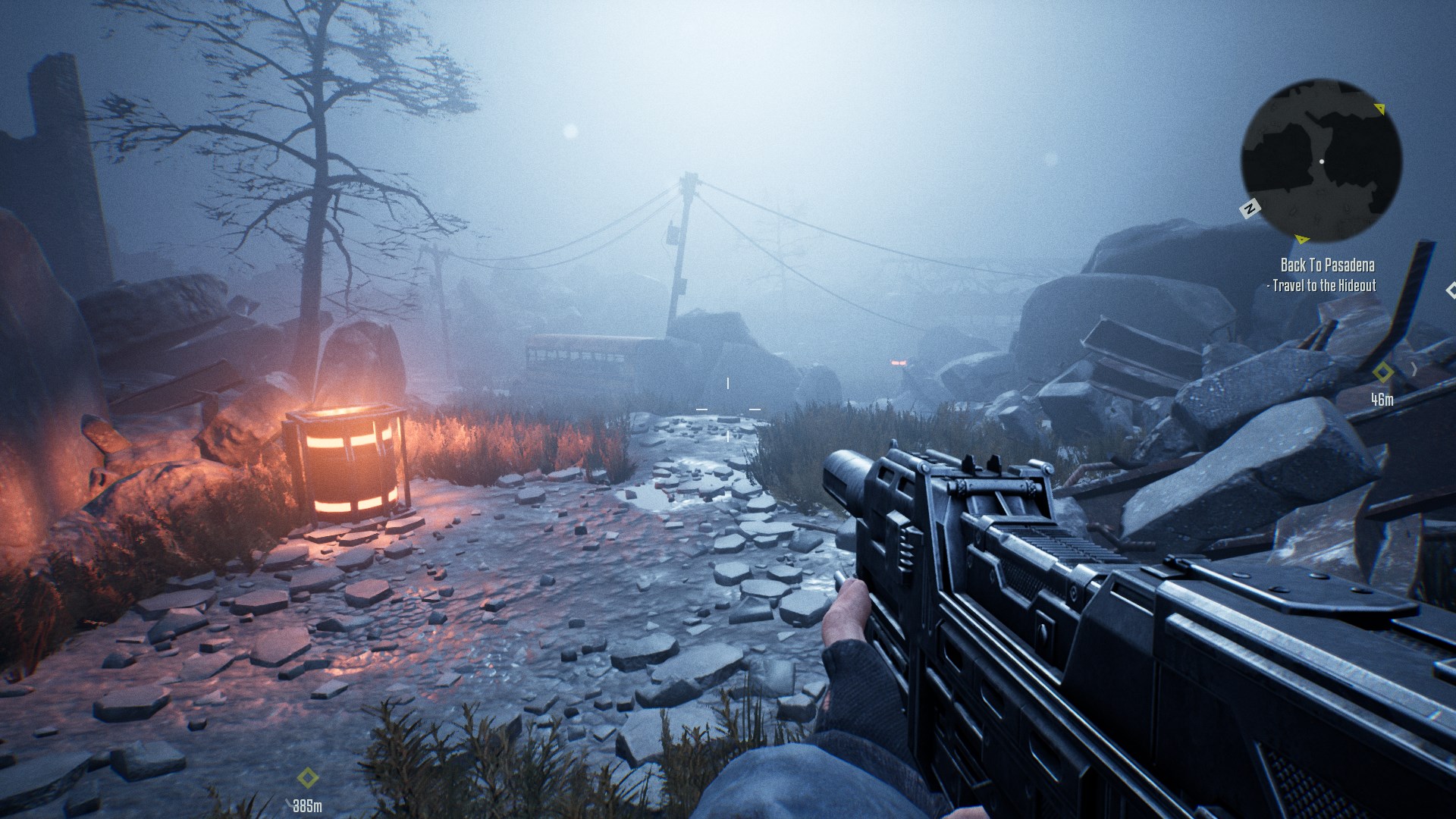Click the minimap's N compass marker

[1250, 208]
